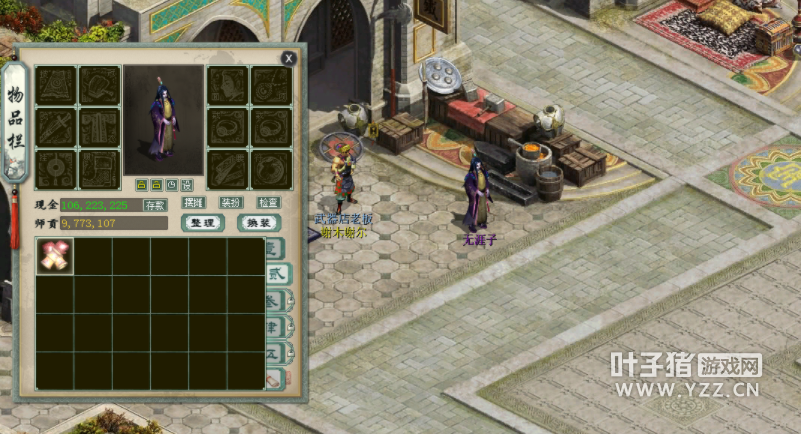Click the clock icon under the character preview
The image size is (801, 434).
[171, 185]
